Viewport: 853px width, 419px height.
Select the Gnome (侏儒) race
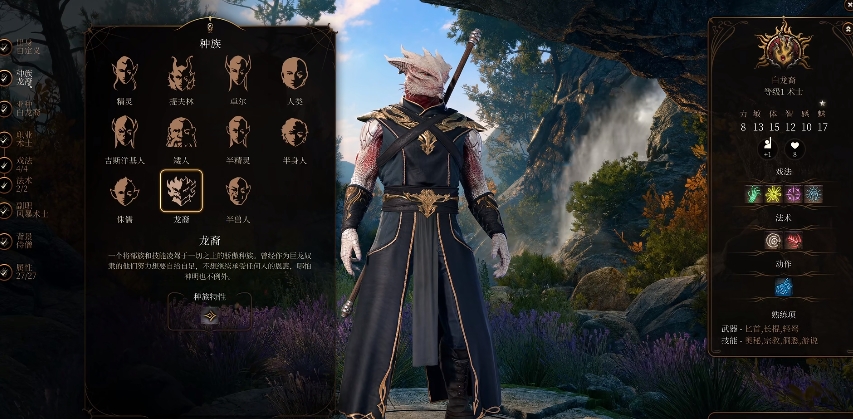pyautogui.click(x=125, y=190)
